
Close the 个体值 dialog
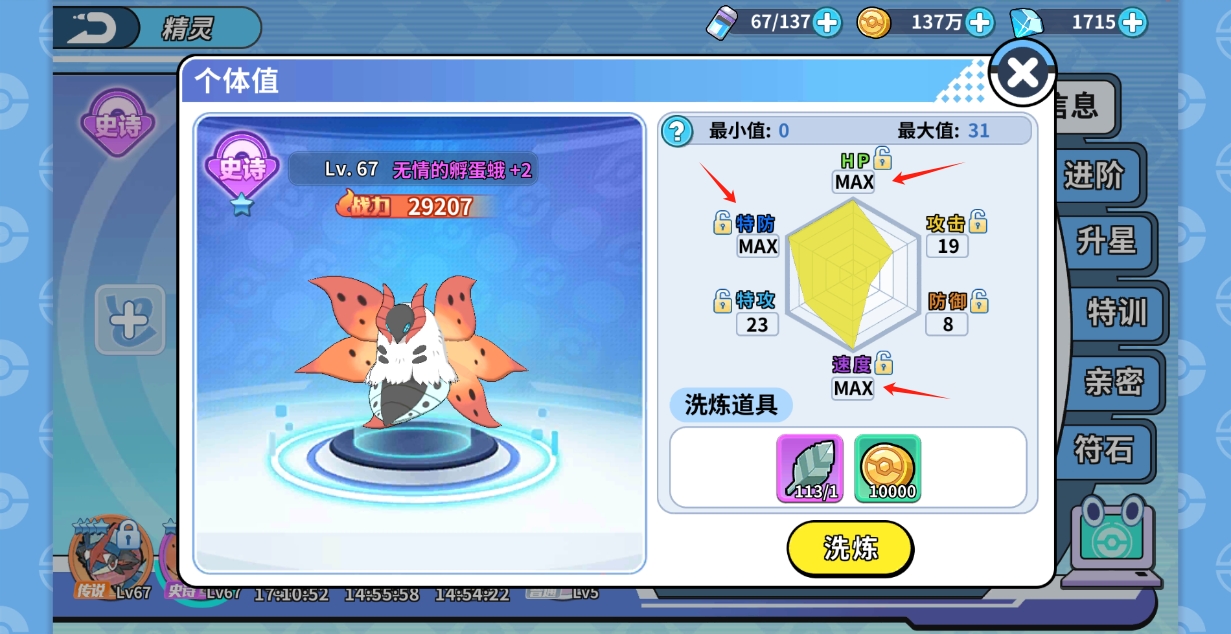tap(1022, 72)
